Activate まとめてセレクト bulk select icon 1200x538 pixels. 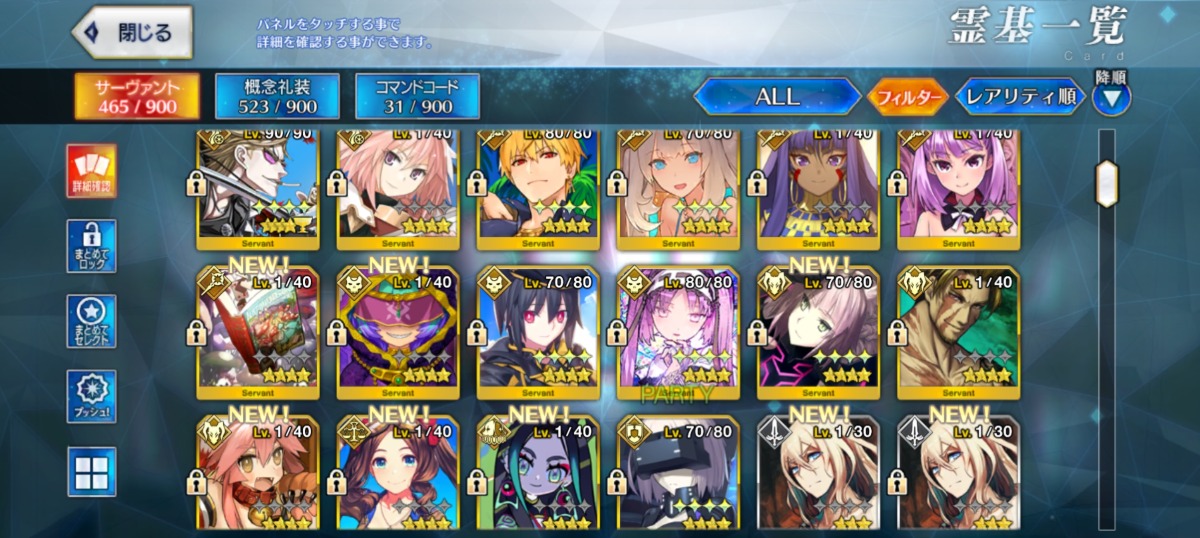tap(91, 321)
